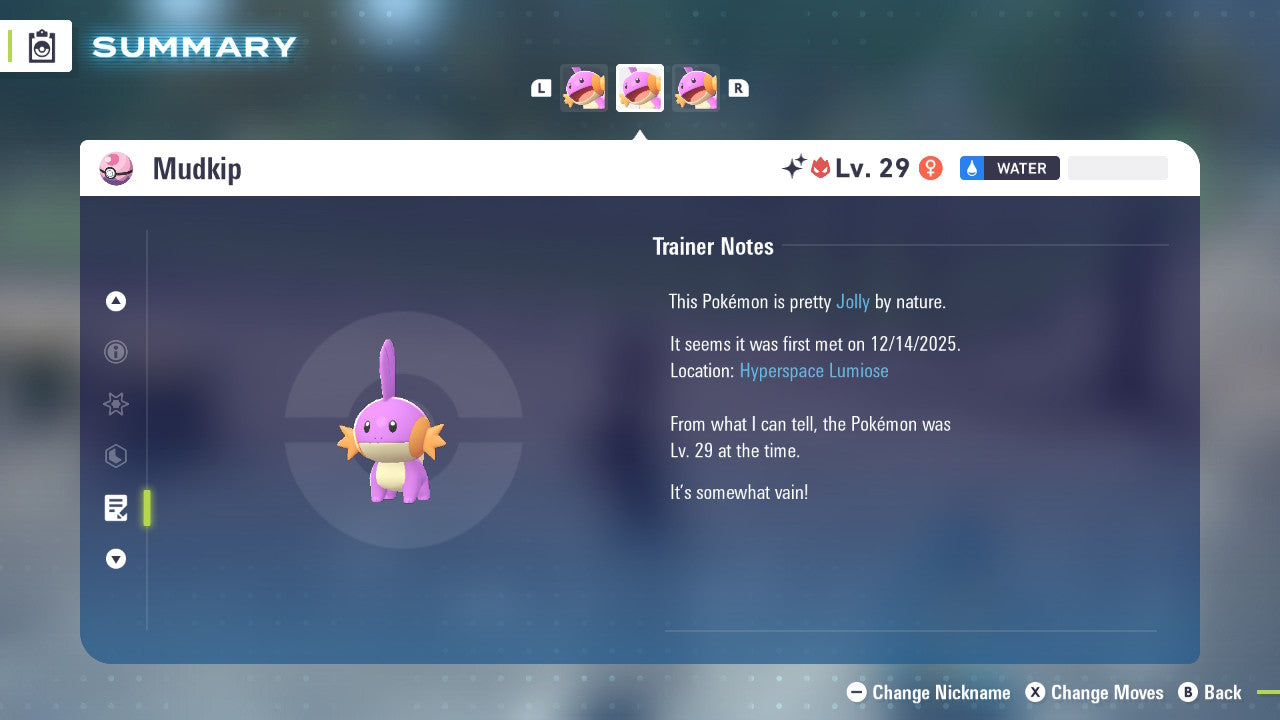The height and width of the screenshot is (720, 1280).
Task: Select the hexagon stats sidebar icon
Action: 116,456
